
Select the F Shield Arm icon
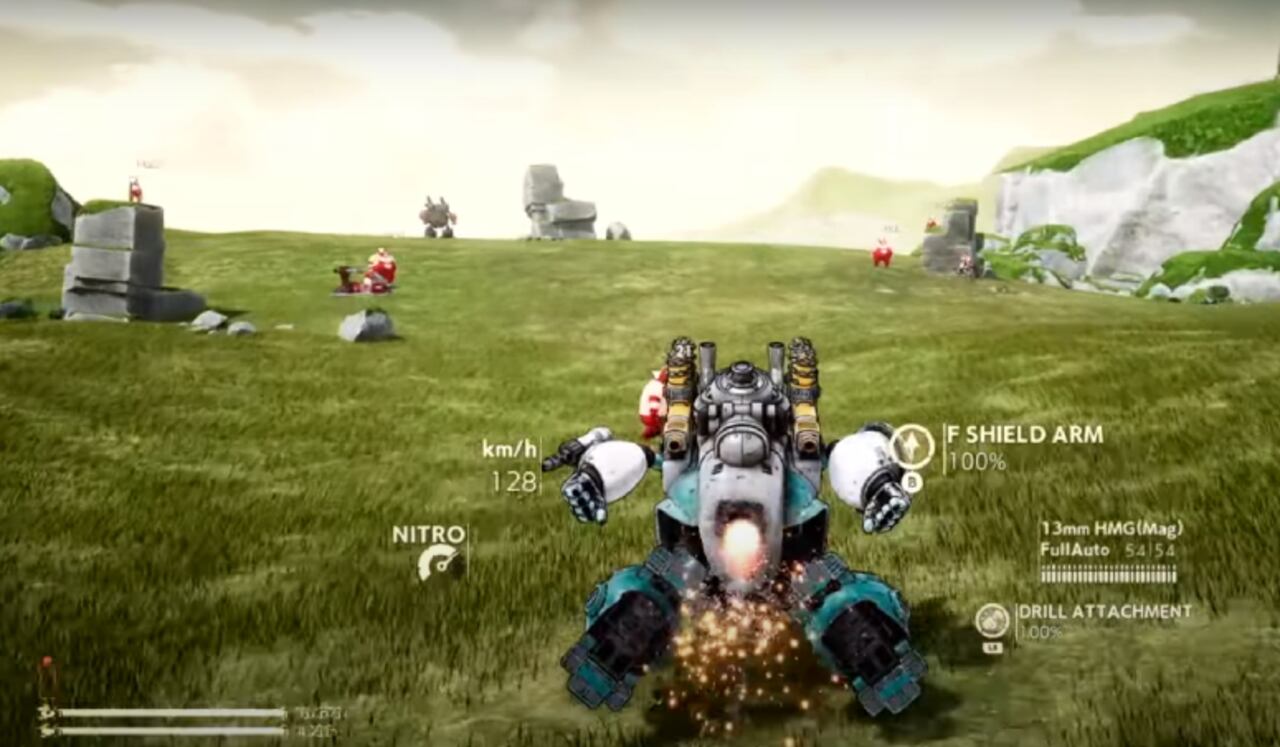point(911,446)
